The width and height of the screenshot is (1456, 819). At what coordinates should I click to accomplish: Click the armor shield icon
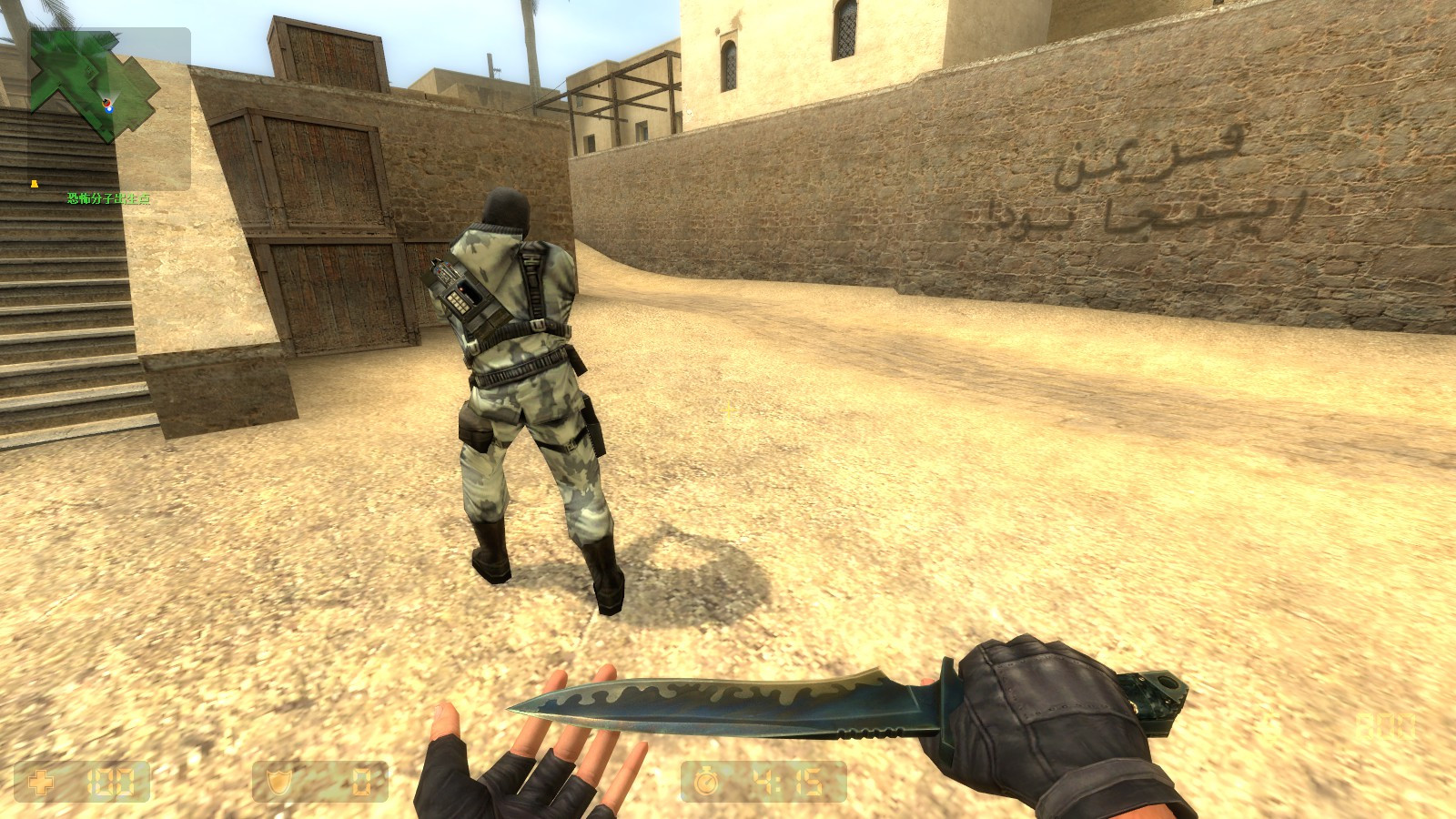[278, 780]
